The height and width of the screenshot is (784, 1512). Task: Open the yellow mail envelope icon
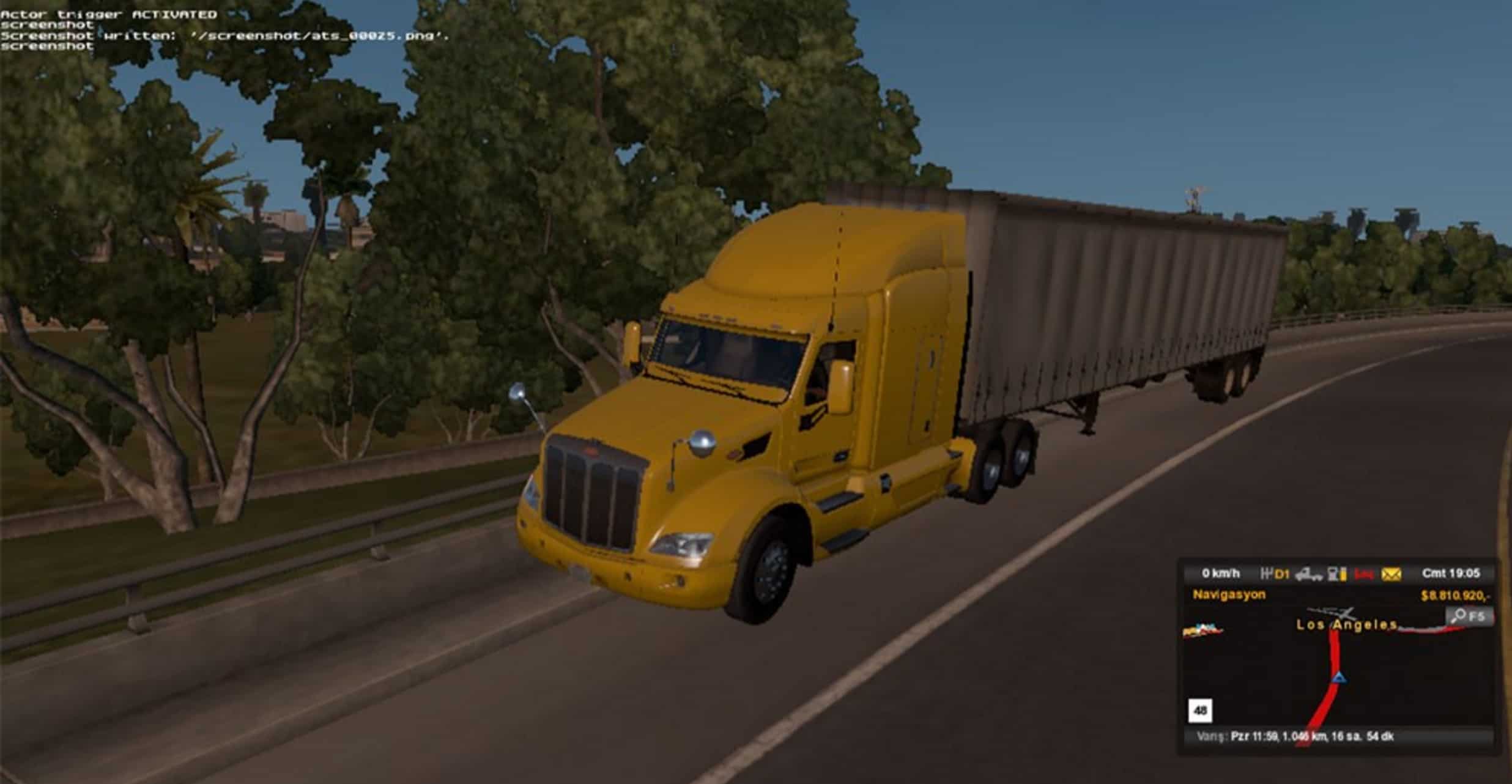tap(1391, 574)
